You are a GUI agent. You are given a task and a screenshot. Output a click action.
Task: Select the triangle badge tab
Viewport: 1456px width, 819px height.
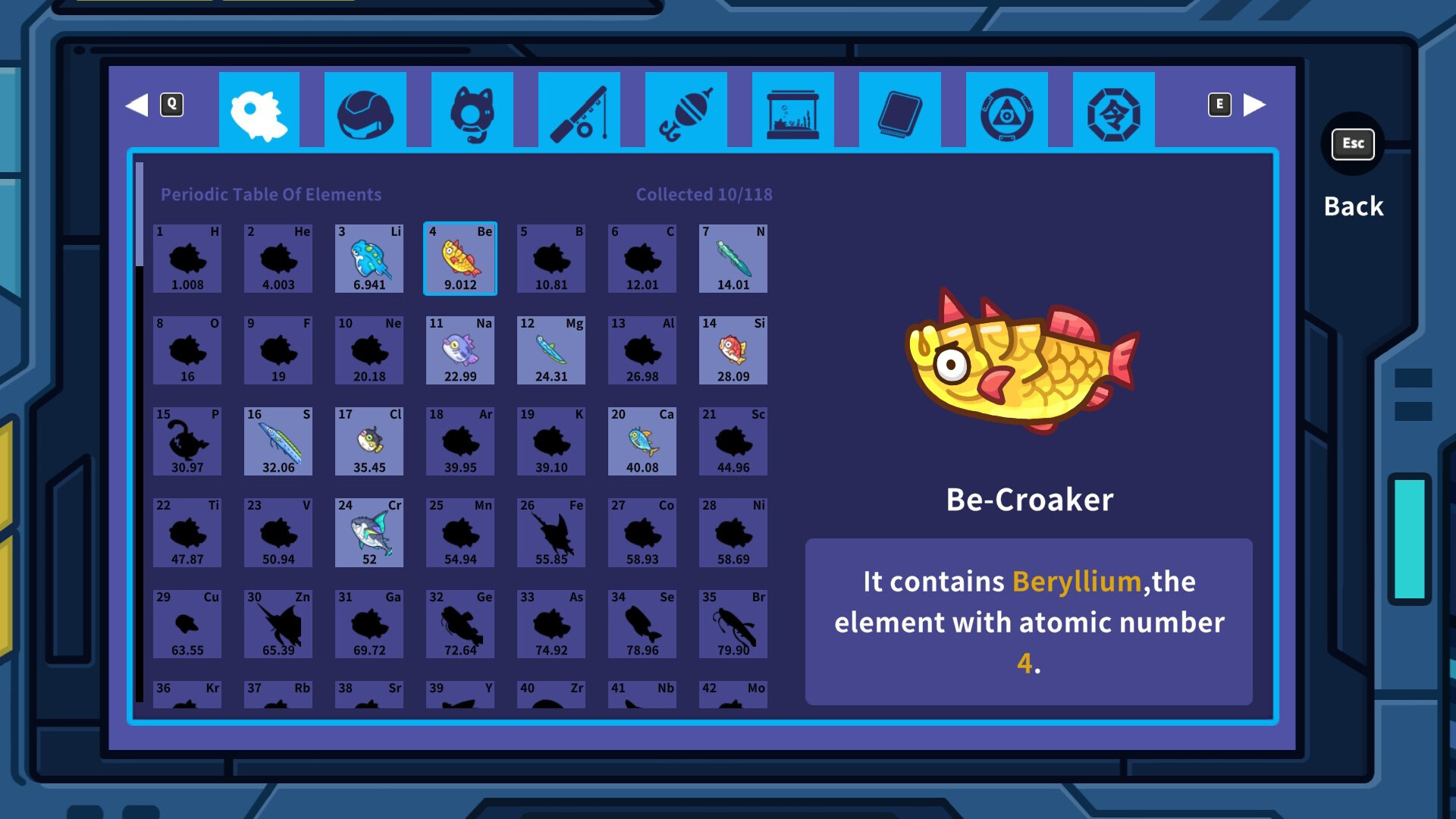pyautogui.click(x=1007, y=109)
